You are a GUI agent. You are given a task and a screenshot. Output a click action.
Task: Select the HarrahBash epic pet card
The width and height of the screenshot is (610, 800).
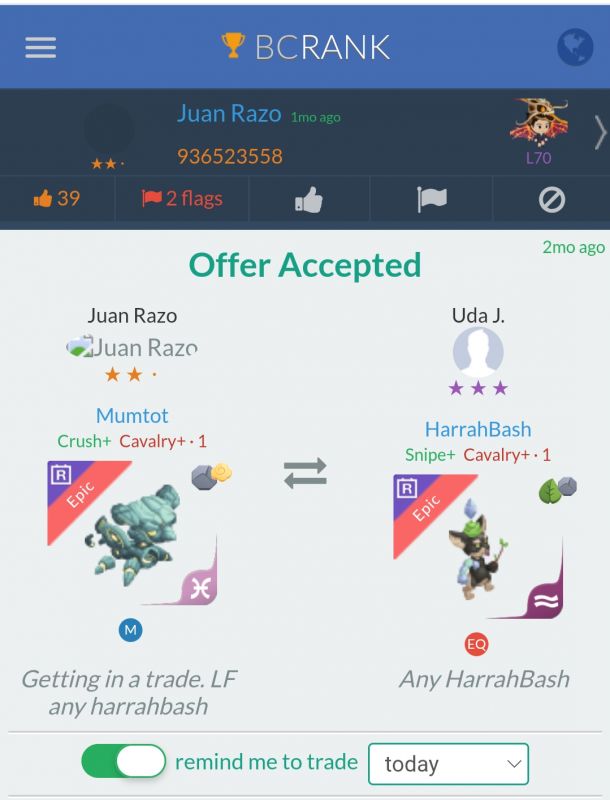(477, 546)
